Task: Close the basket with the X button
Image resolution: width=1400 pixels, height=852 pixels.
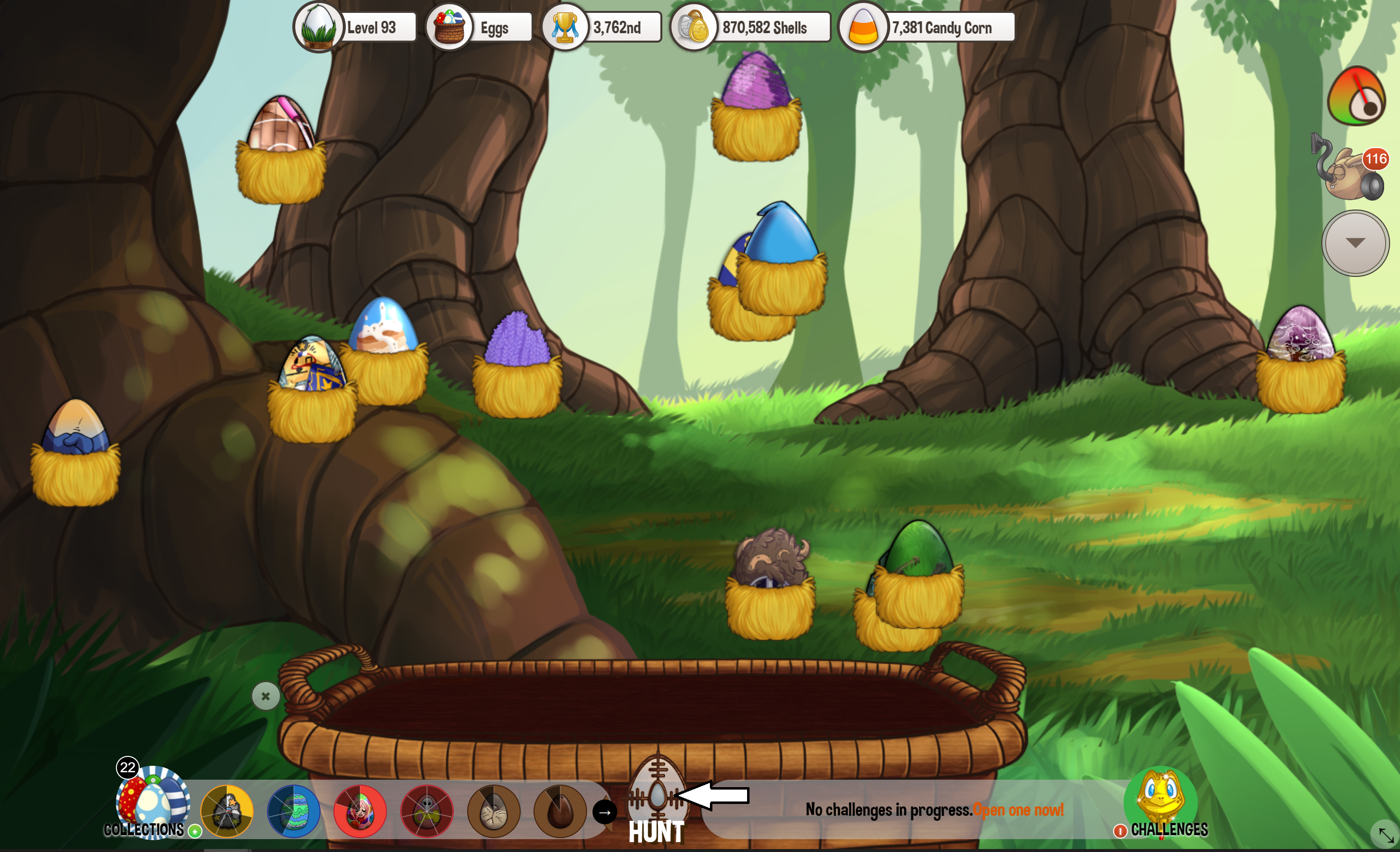Action: coord(266,696)
